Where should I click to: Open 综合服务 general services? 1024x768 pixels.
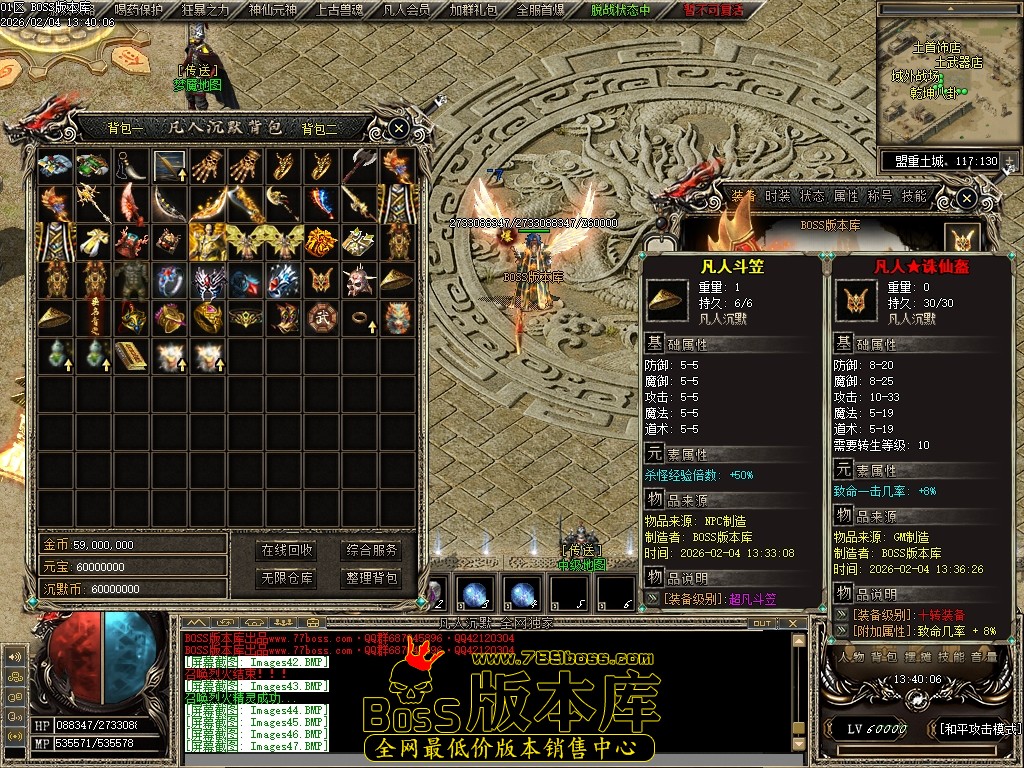371,550
